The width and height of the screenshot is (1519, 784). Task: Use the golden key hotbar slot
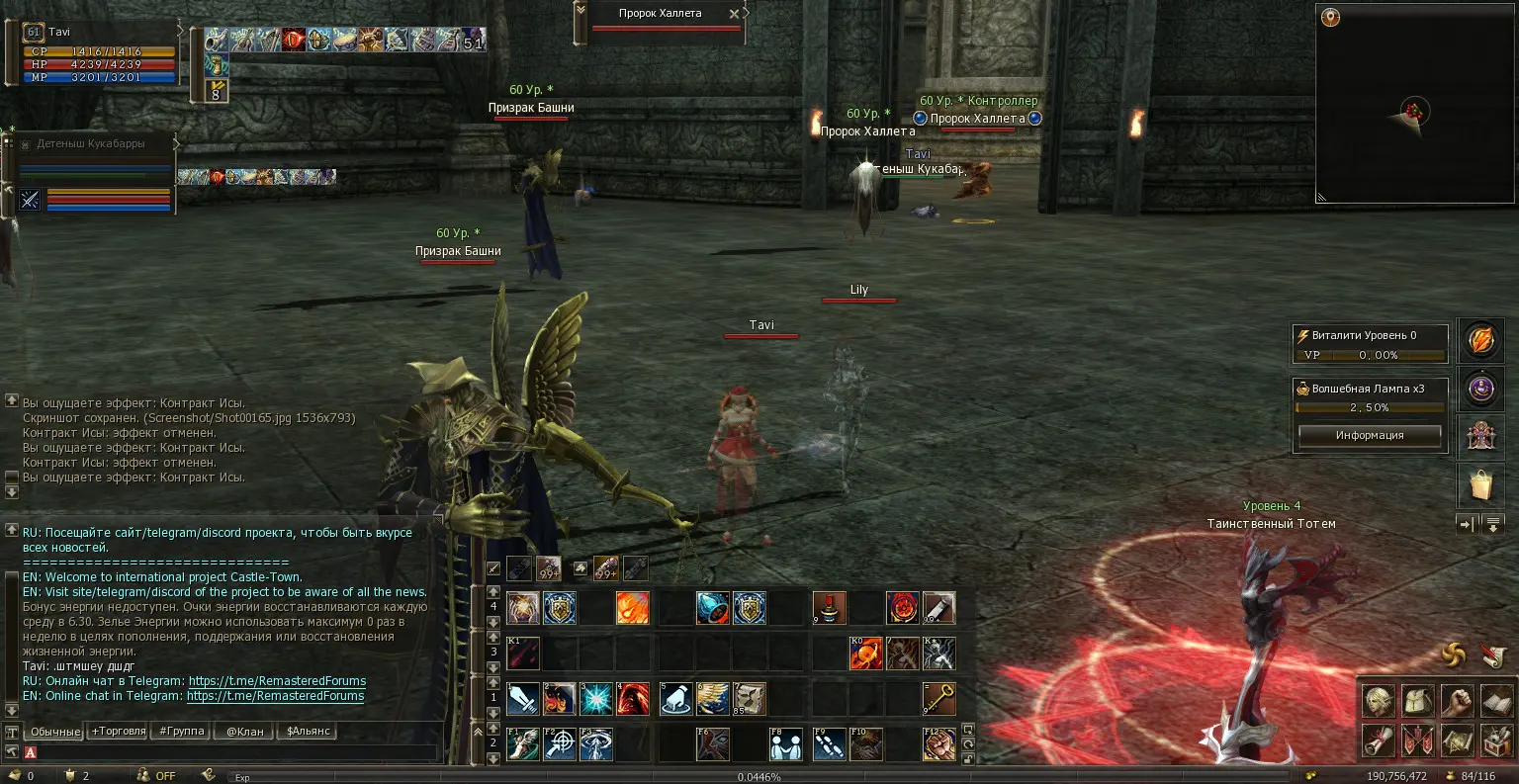pyautogui.click(x=938, y=699)
